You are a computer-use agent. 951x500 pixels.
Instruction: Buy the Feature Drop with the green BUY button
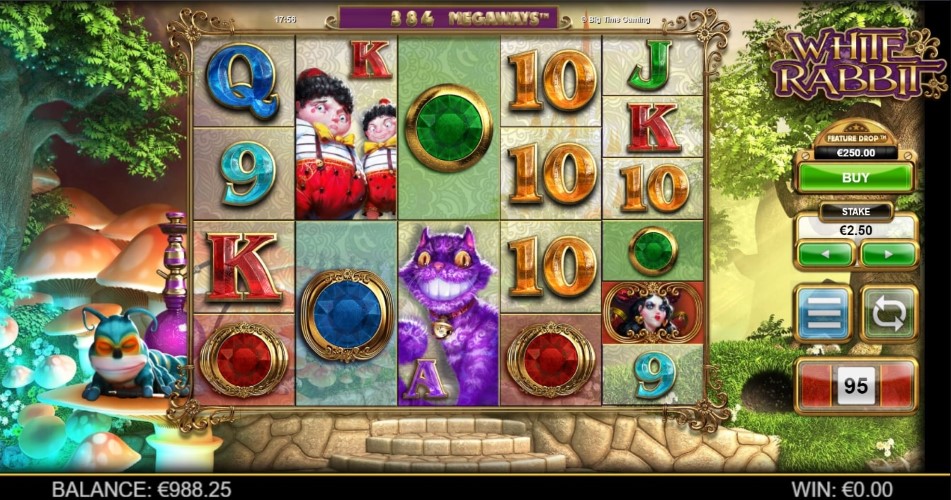tap(855, 177)
